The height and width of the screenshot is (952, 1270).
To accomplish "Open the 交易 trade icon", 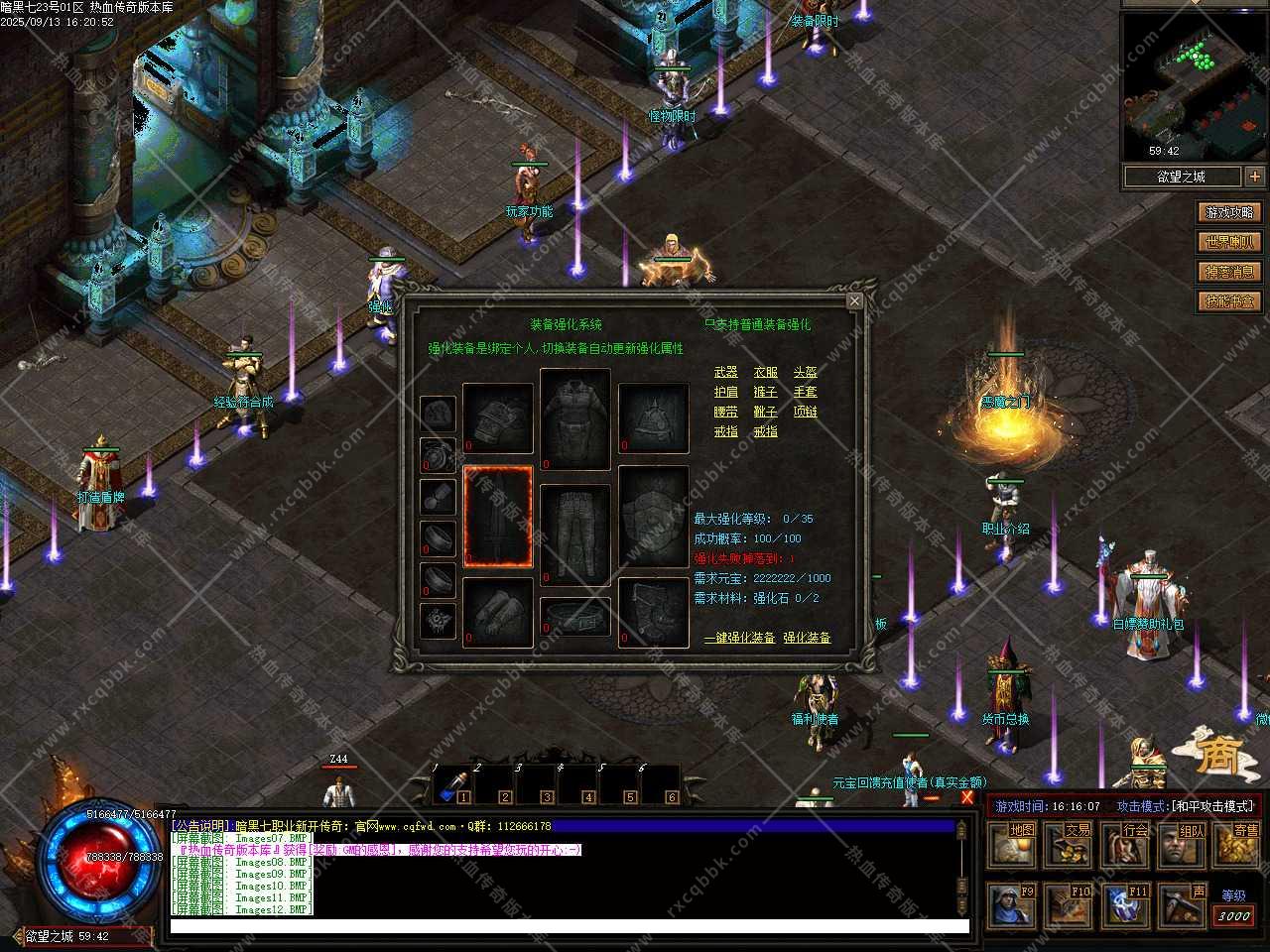I will [x=1071, y=845].
